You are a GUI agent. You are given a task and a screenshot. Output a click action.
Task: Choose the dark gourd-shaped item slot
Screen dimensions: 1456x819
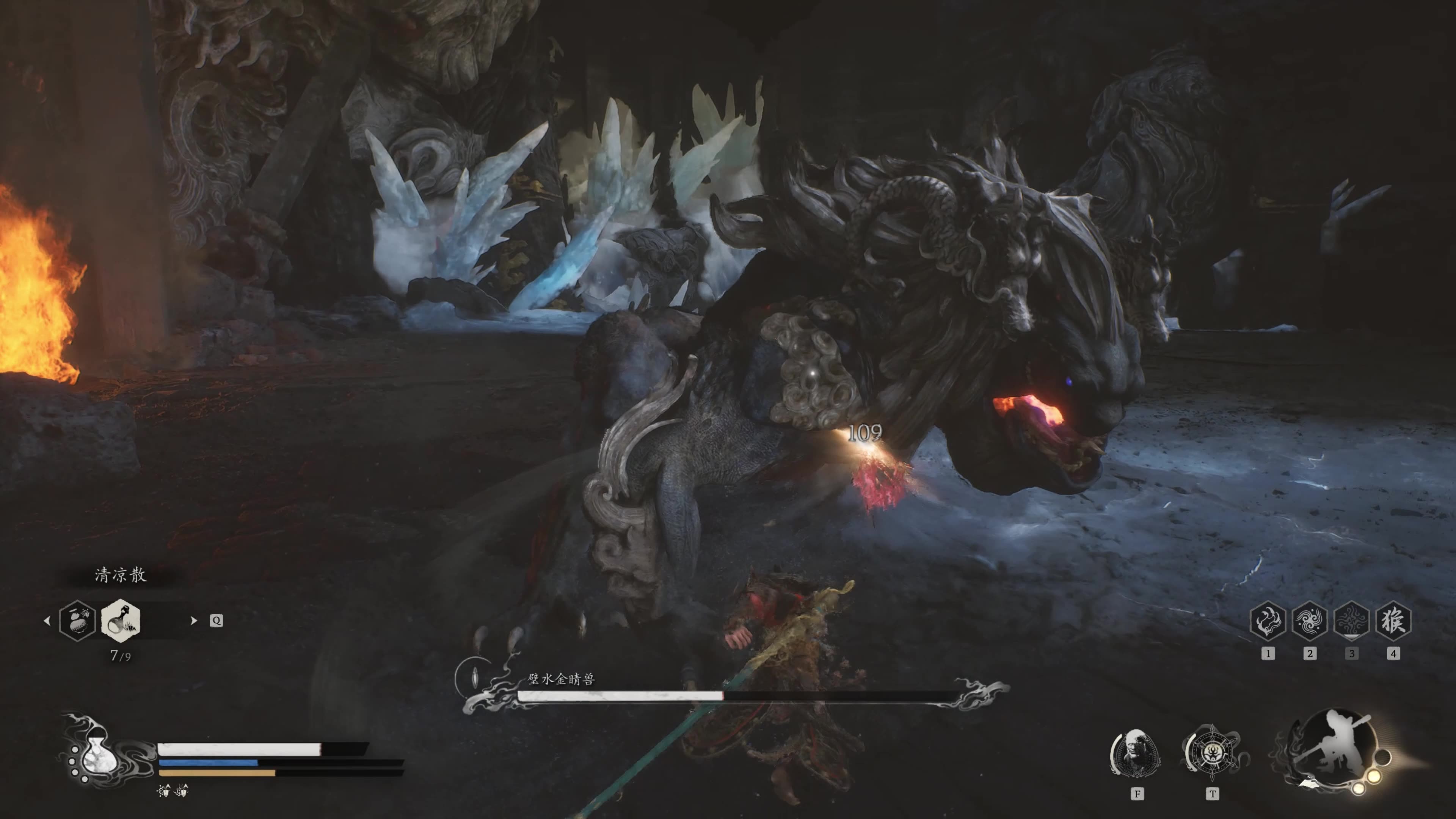[77, 620]
